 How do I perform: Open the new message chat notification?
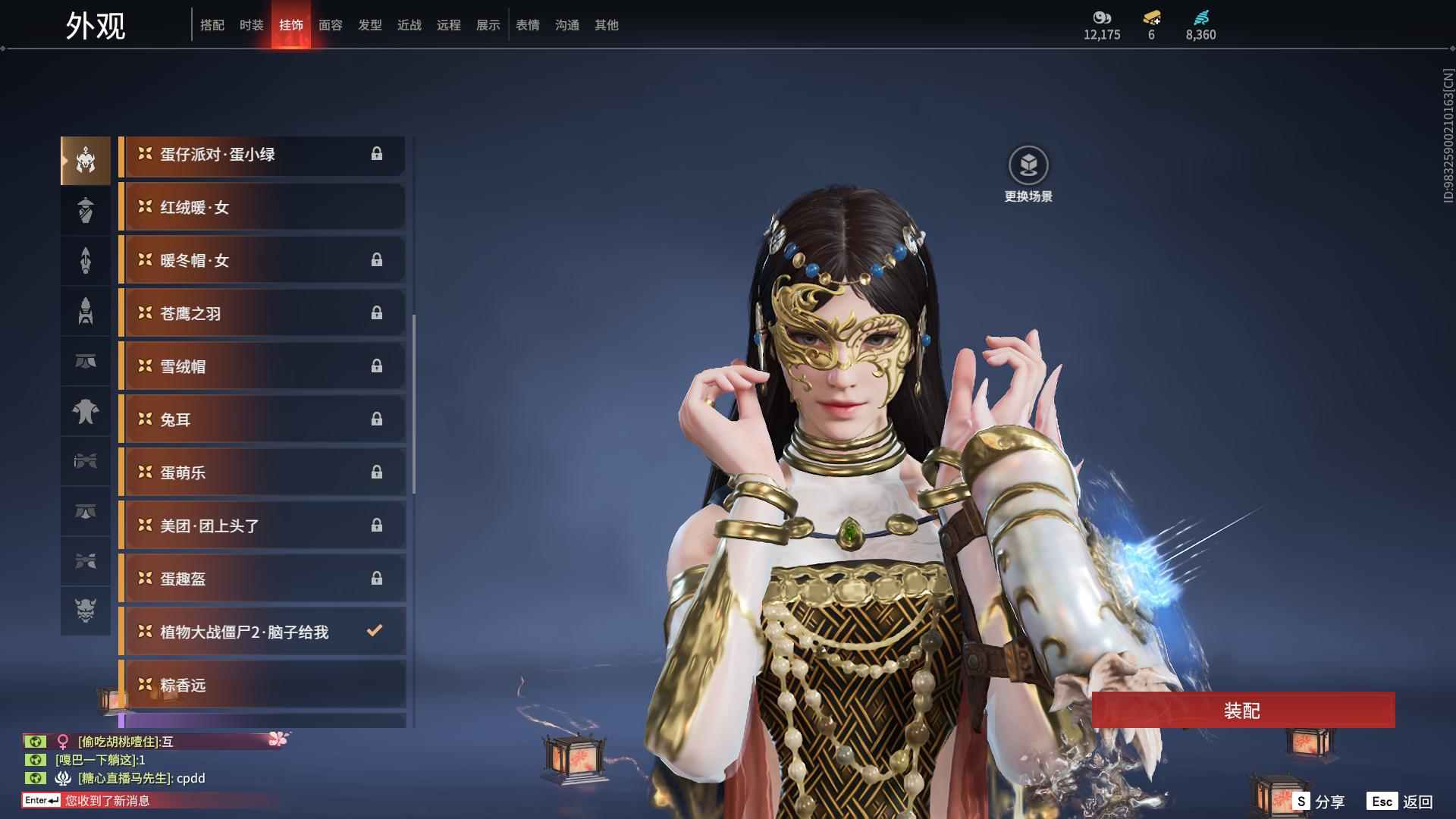[106, 801]
